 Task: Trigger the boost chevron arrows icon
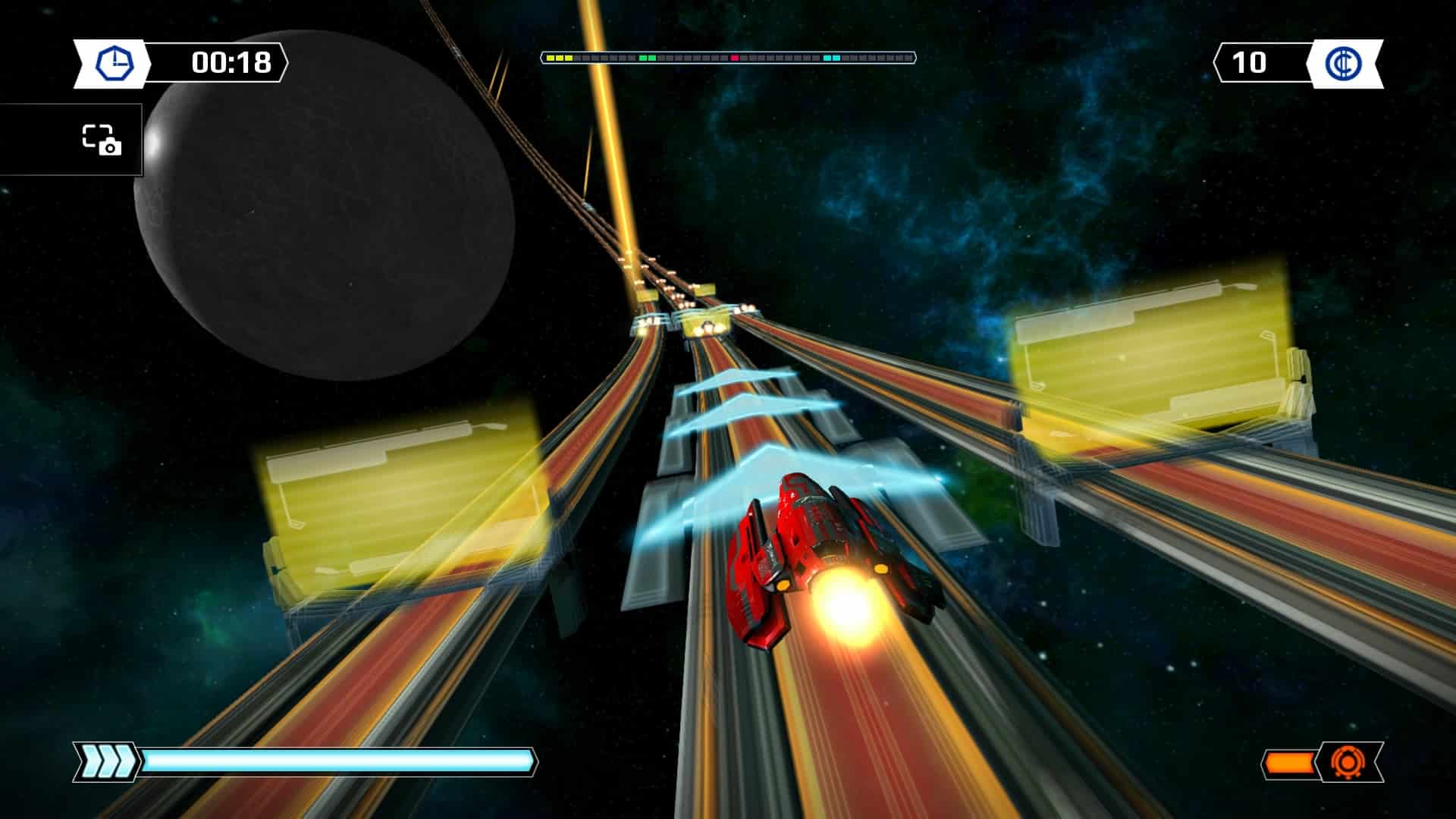pyautogui.click(x=107, y=761)
